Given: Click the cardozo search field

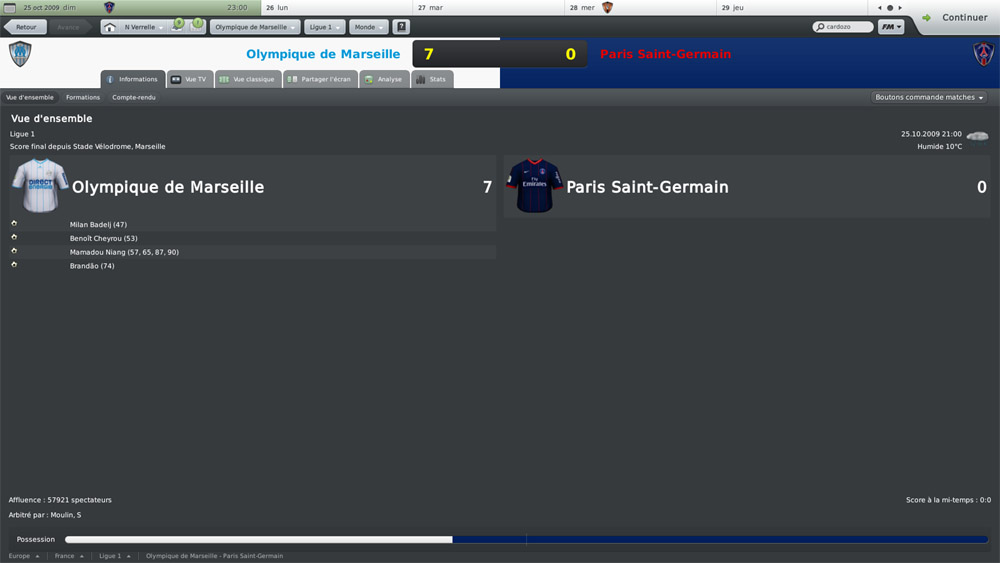Looking at the screenshot, I should (x=841, y=27).
